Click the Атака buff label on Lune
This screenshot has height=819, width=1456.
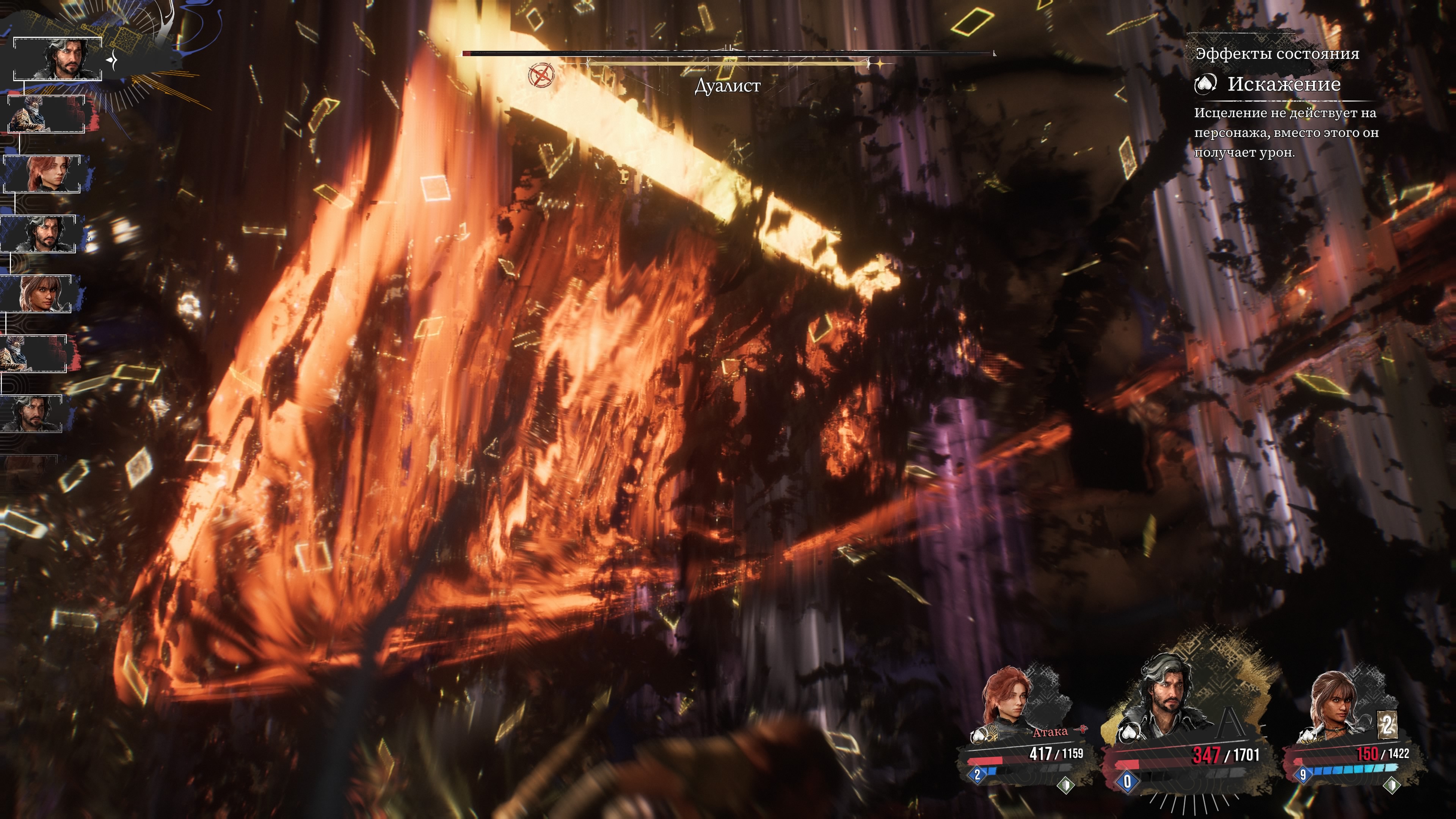tap(1050, 732)
